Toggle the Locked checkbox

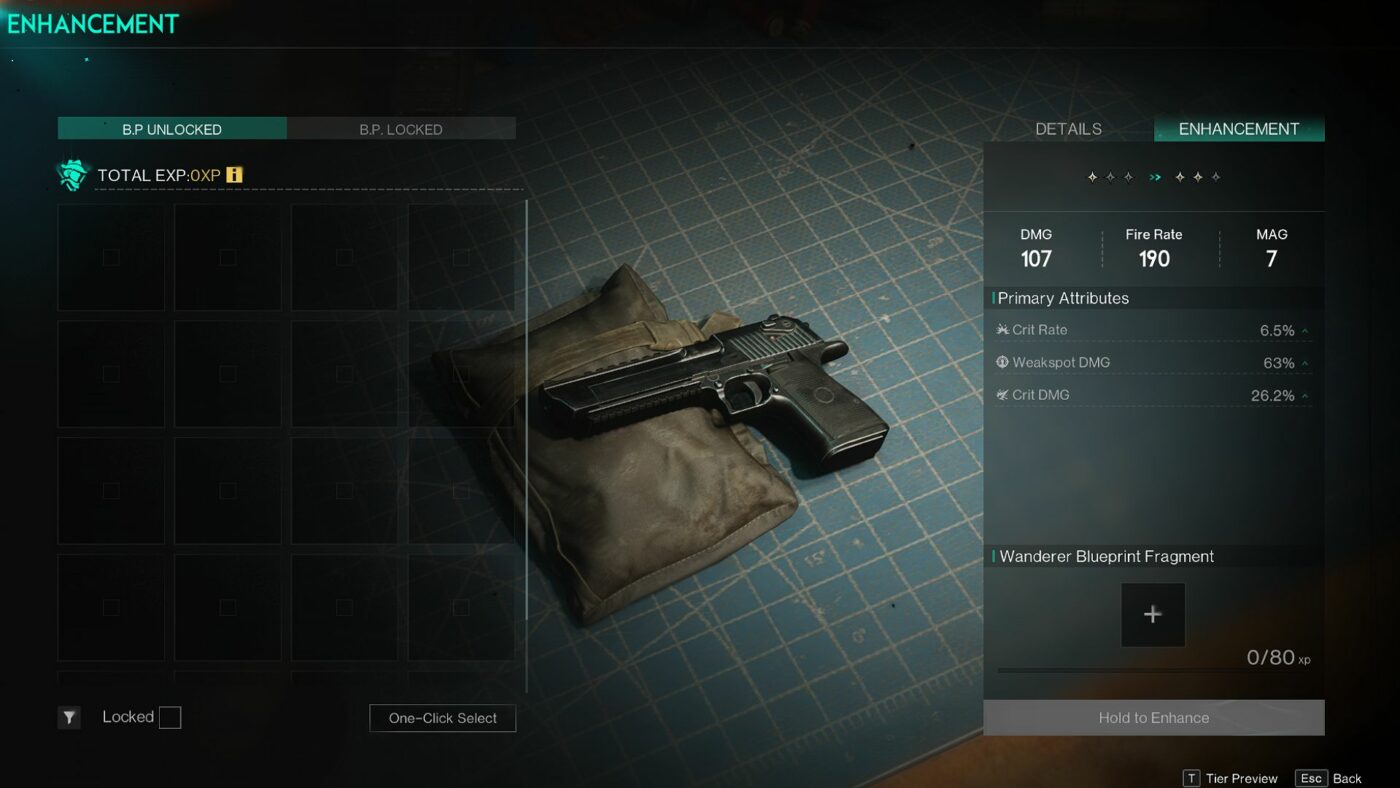[x=170, y=717]
